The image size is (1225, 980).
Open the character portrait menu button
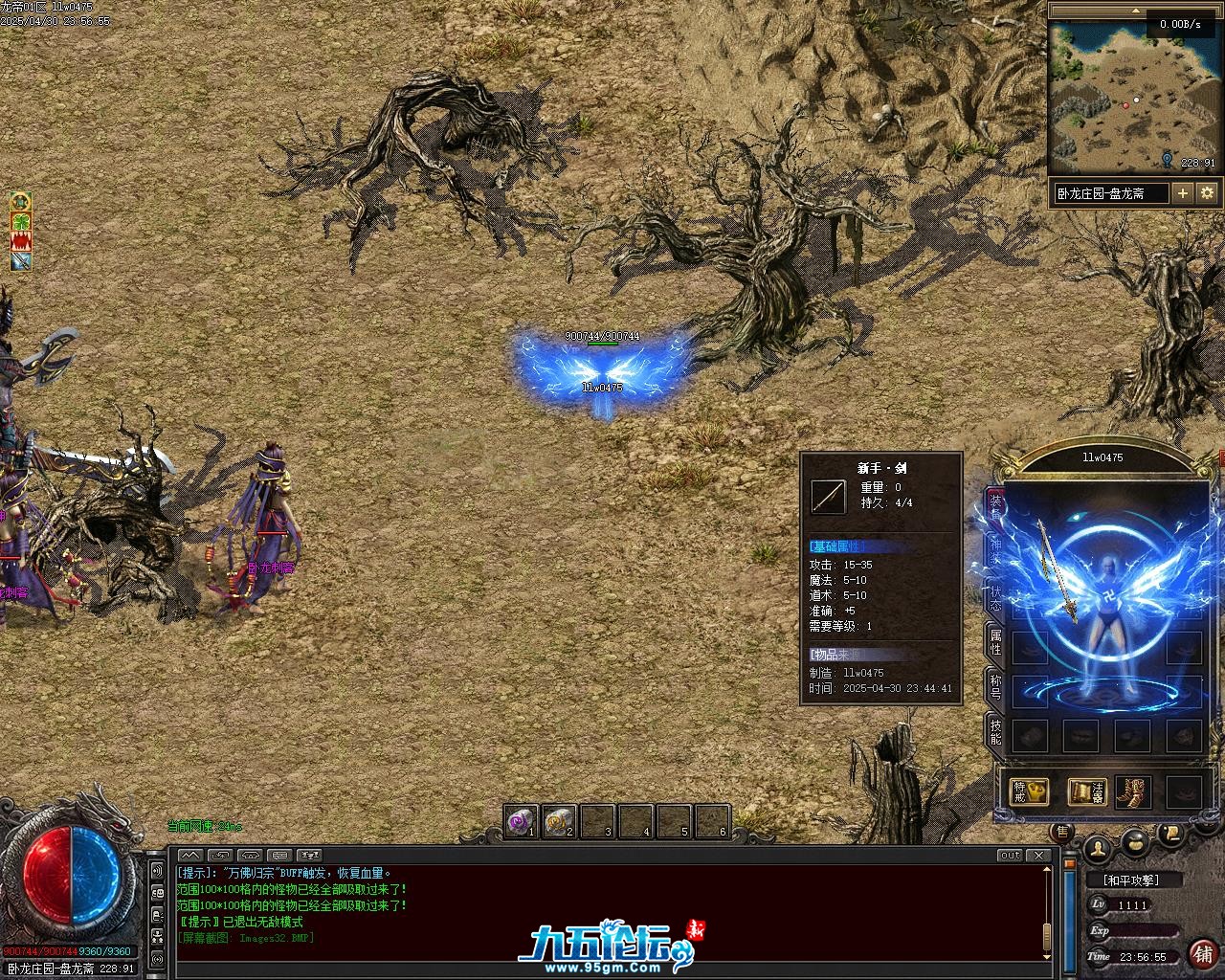click(1098, 847)
